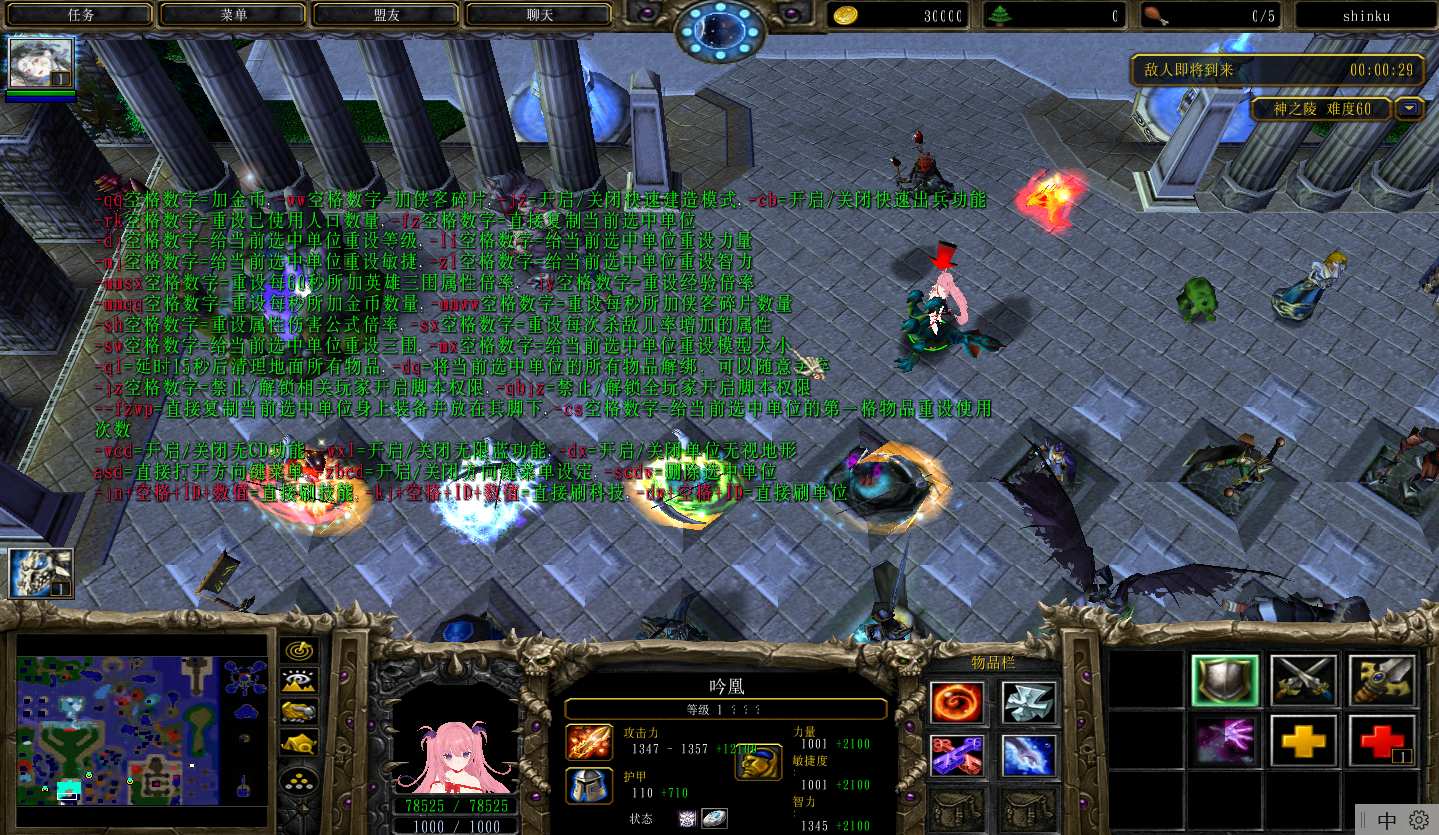Viewport: 1439px width, 835px height.
Task: Click the 盟友 allies button
Action: pyautogui.click(x=384, y=14)
